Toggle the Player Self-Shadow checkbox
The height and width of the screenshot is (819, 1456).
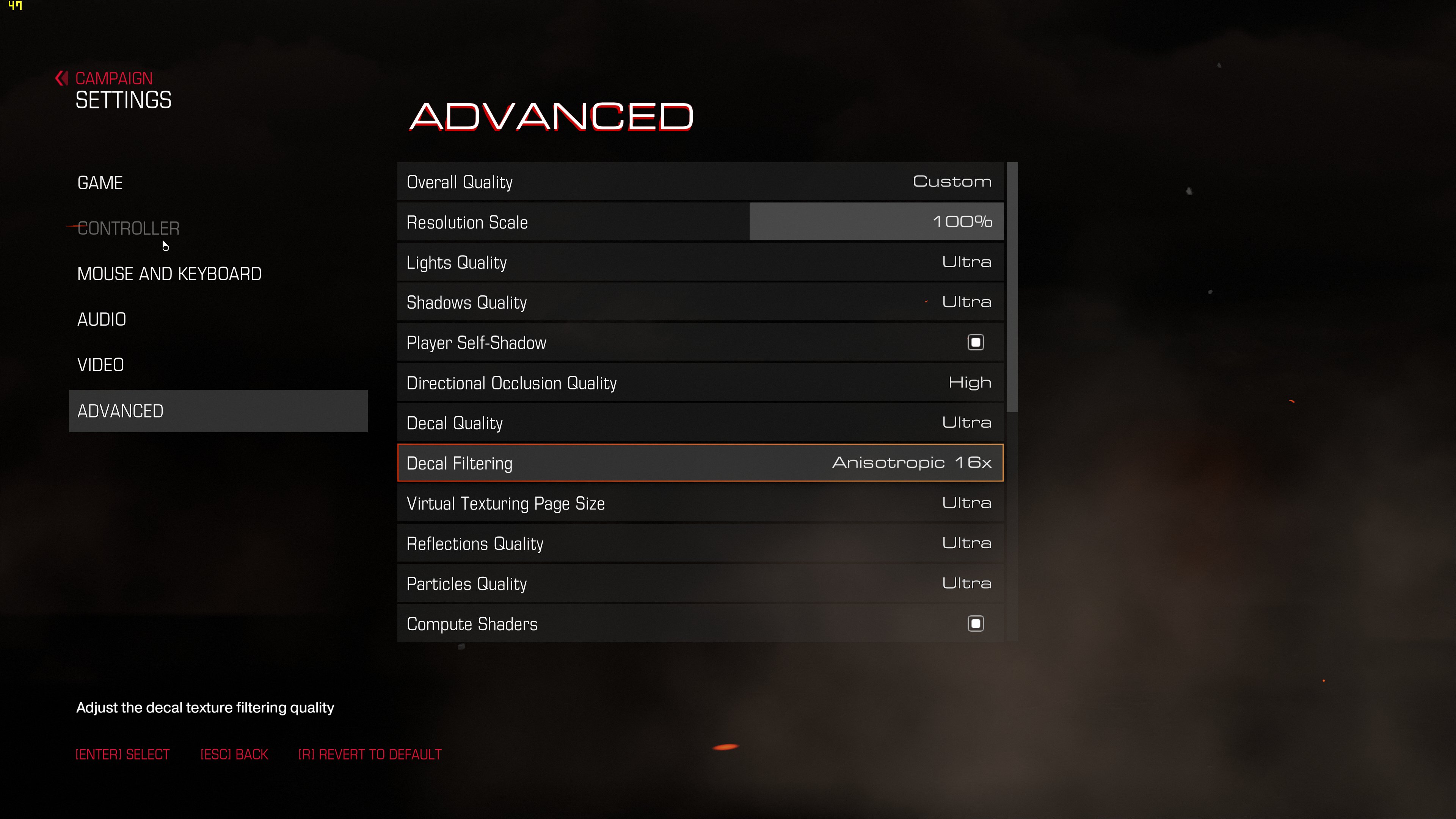pos(976,342)
